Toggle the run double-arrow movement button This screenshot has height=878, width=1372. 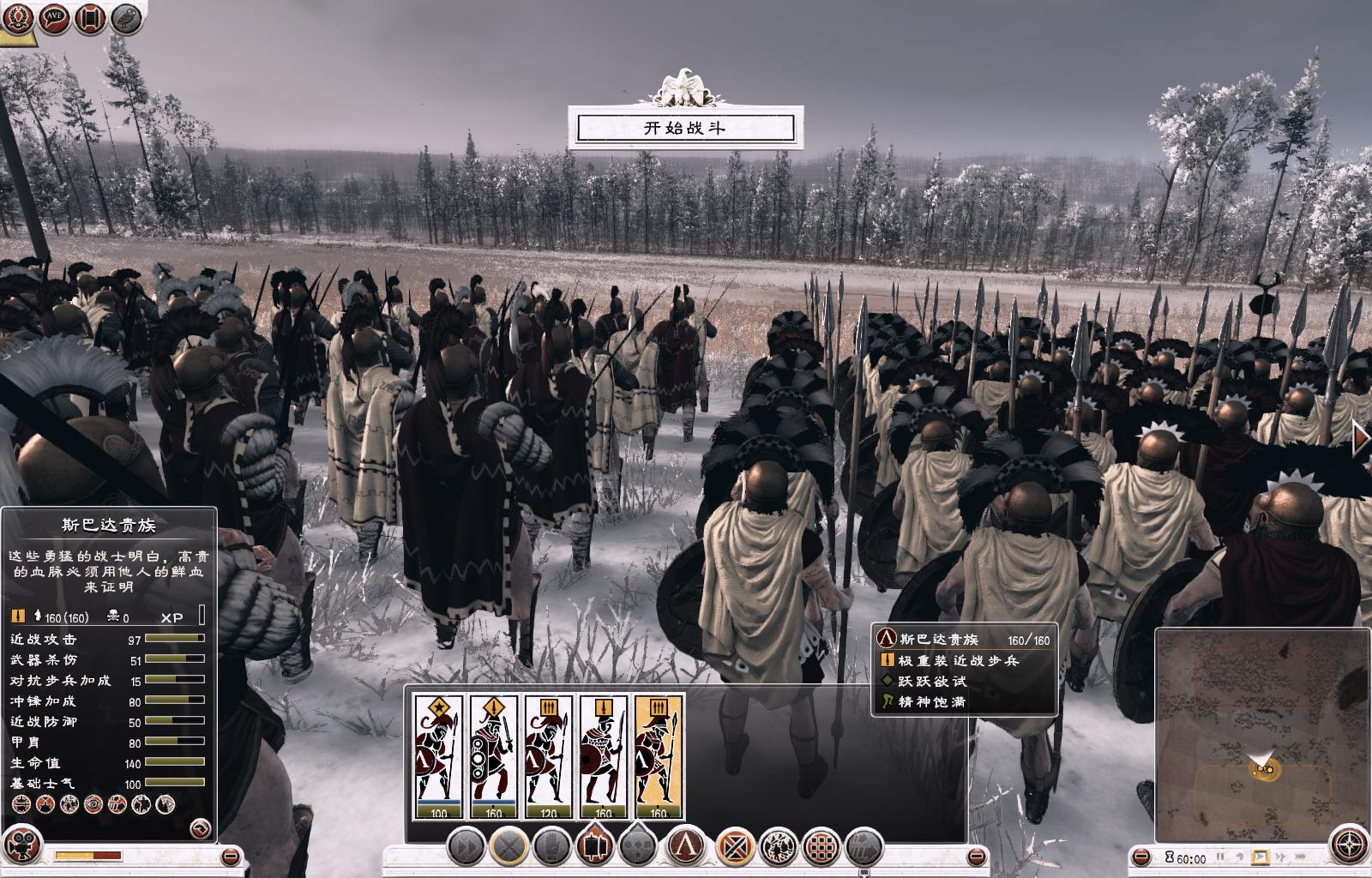[466, 848]
